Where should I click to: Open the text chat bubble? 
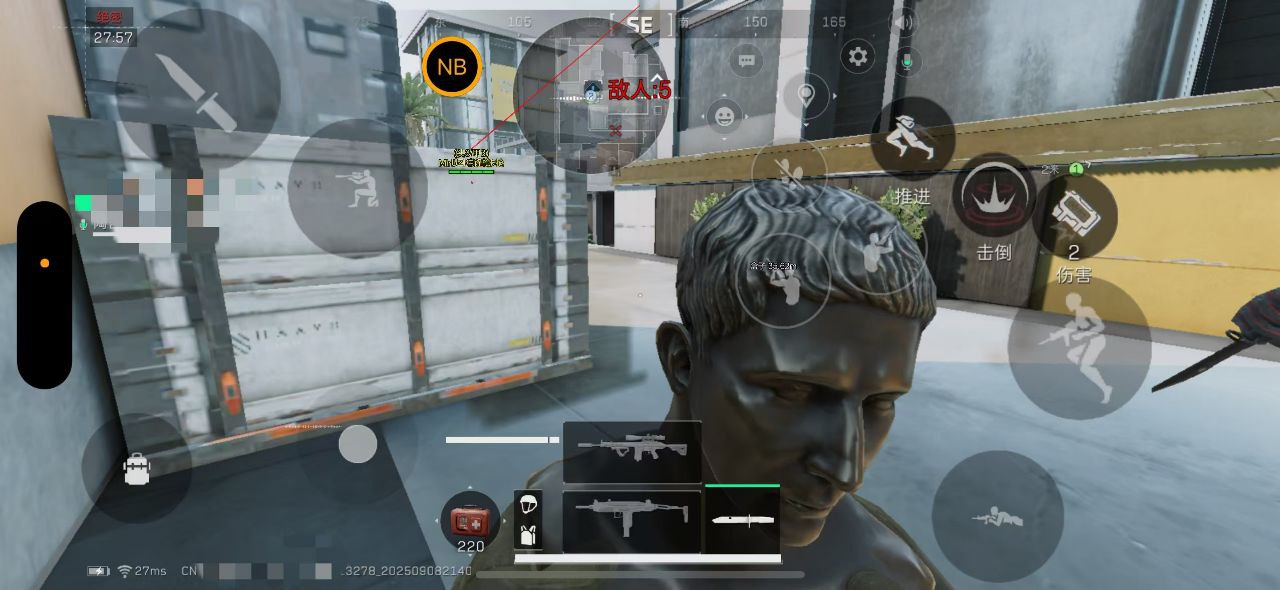pyautogui.click(x=746, y=62)
